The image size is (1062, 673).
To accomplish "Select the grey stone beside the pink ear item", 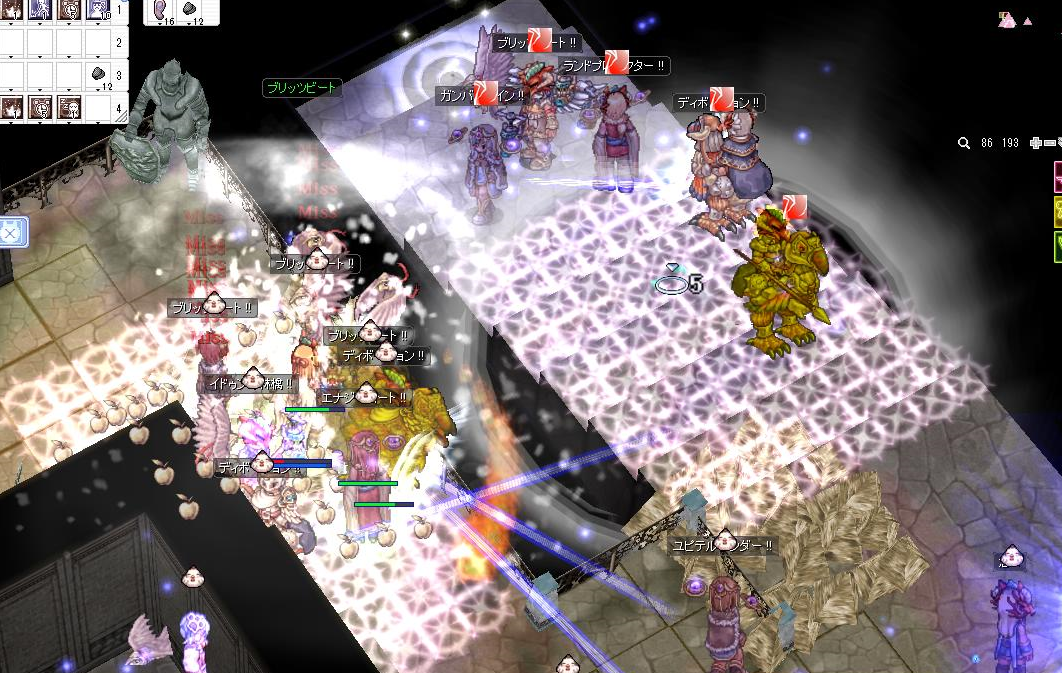I will click(x=190, y=10).
